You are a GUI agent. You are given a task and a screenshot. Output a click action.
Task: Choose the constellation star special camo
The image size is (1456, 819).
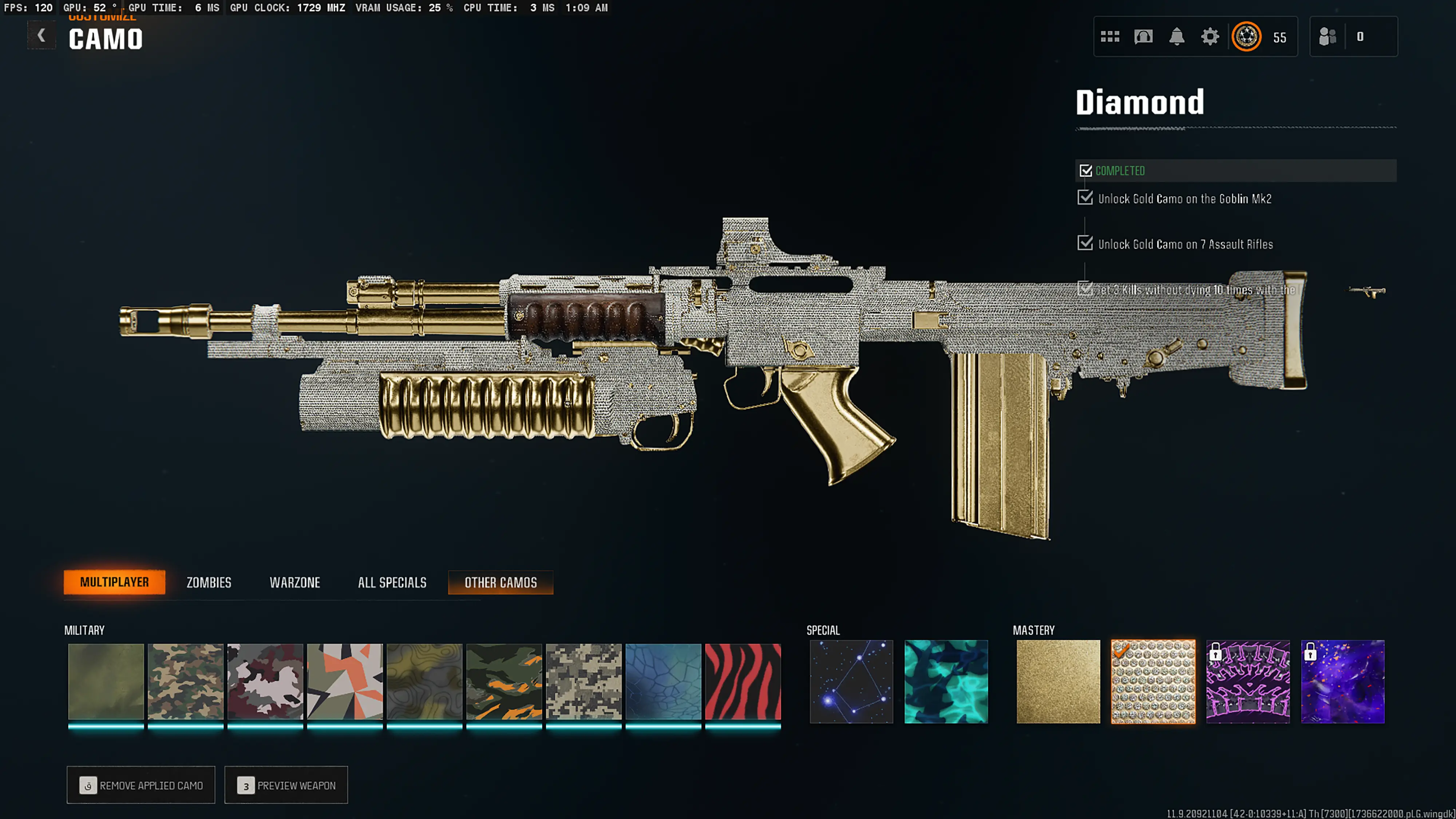pos(851,682)
